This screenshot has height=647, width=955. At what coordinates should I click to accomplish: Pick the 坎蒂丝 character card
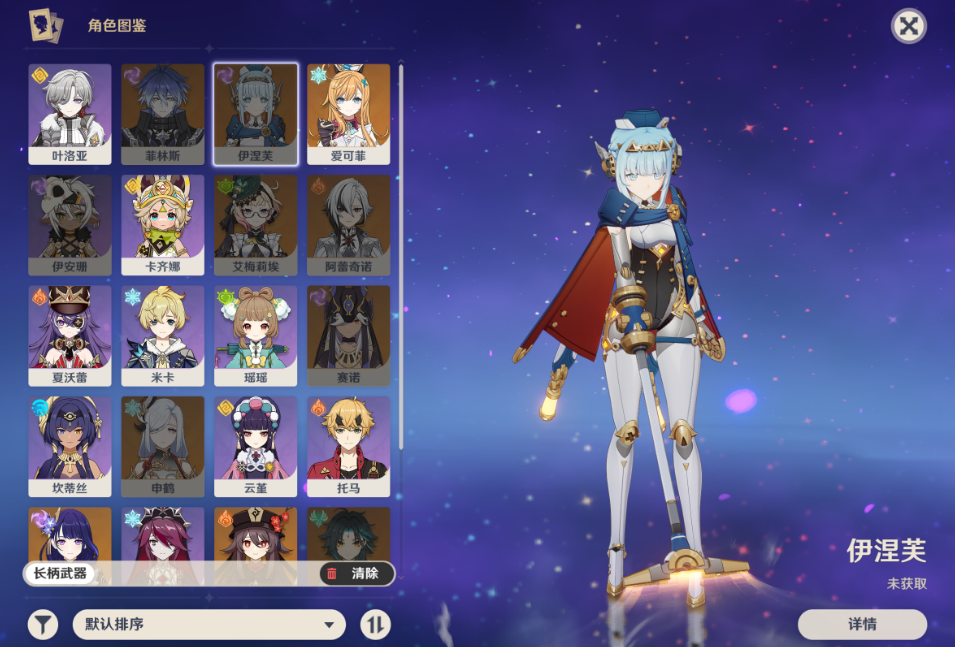[70, 446]
